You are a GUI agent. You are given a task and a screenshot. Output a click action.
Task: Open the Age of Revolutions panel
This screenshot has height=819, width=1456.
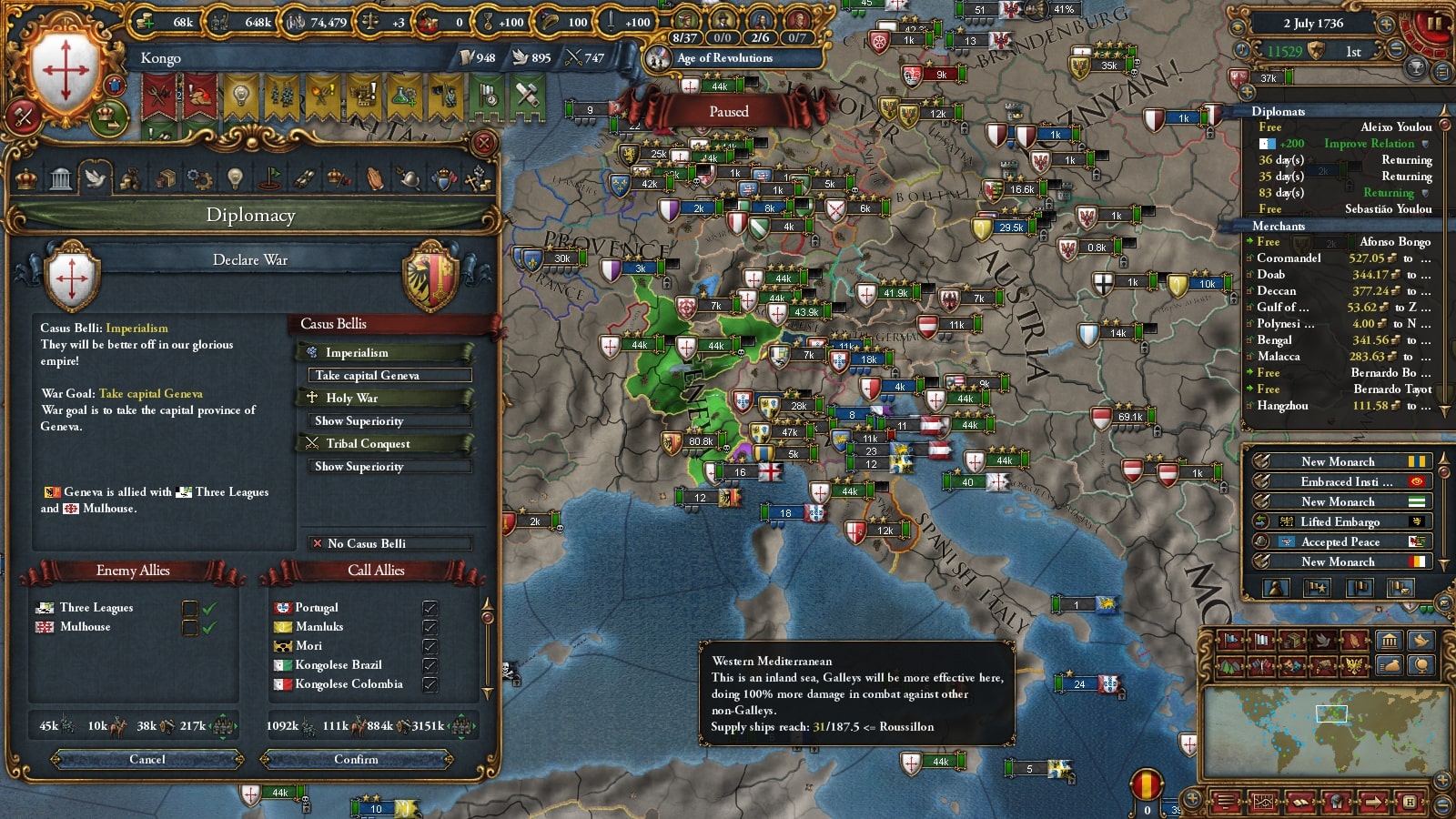point(724,58)
